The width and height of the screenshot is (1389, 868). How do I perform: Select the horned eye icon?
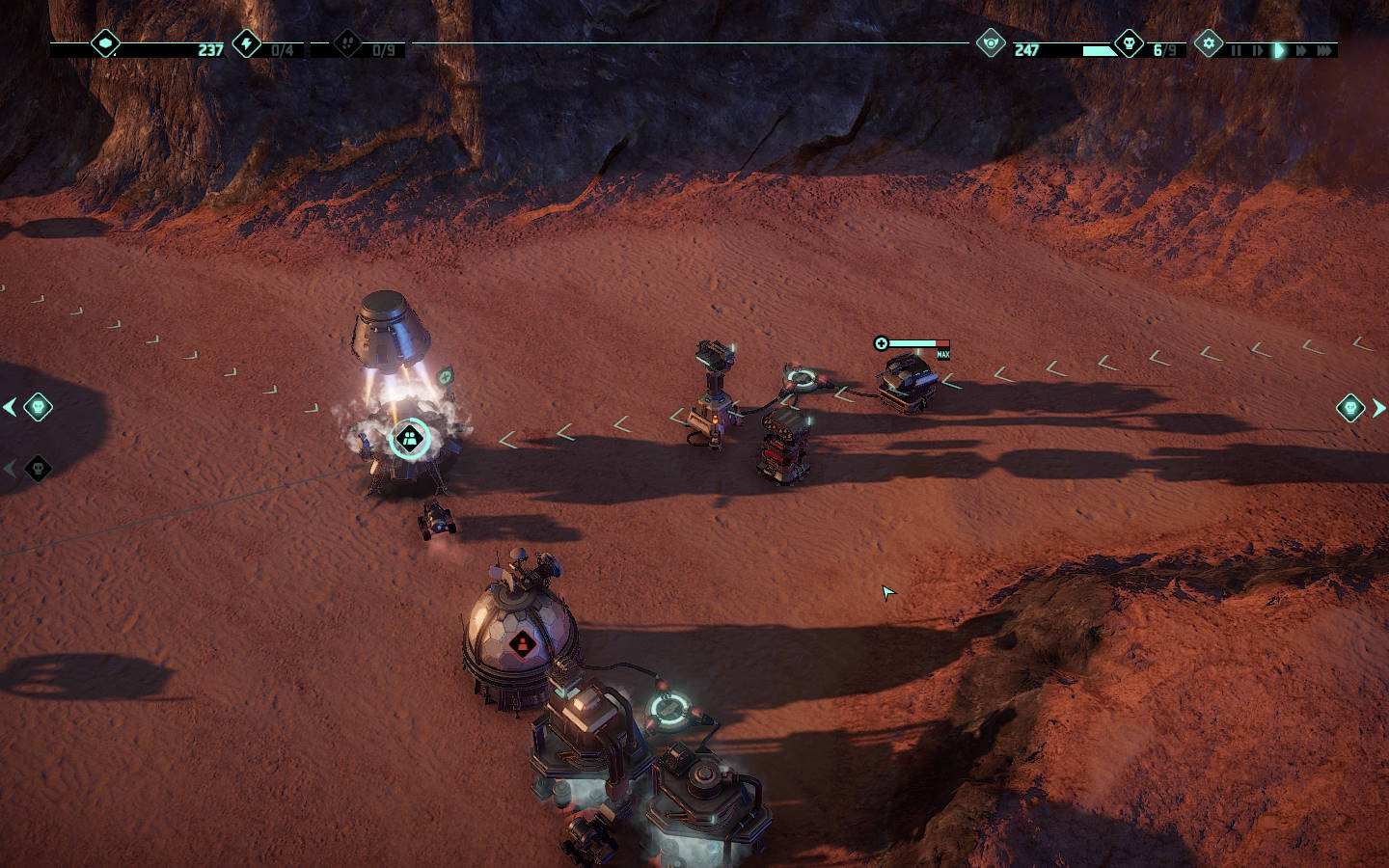[991, 43]
